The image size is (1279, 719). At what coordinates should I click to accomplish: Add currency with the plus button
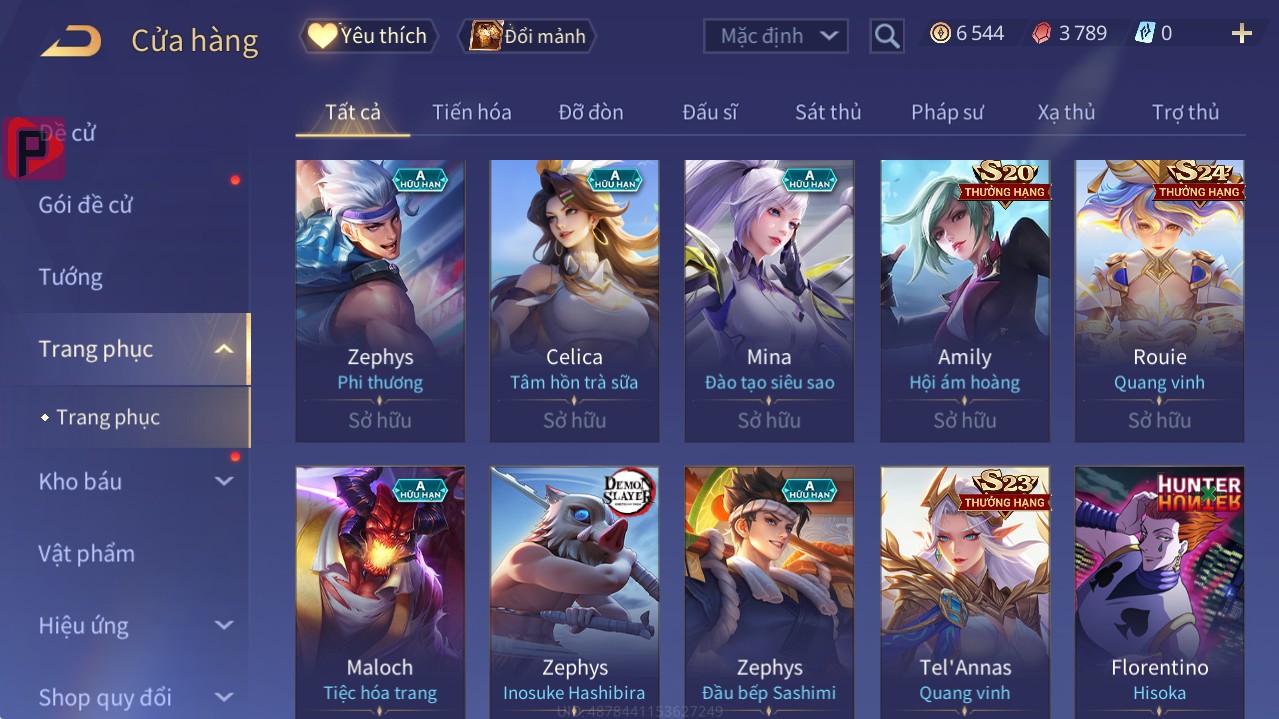(x=1241, y=34)
